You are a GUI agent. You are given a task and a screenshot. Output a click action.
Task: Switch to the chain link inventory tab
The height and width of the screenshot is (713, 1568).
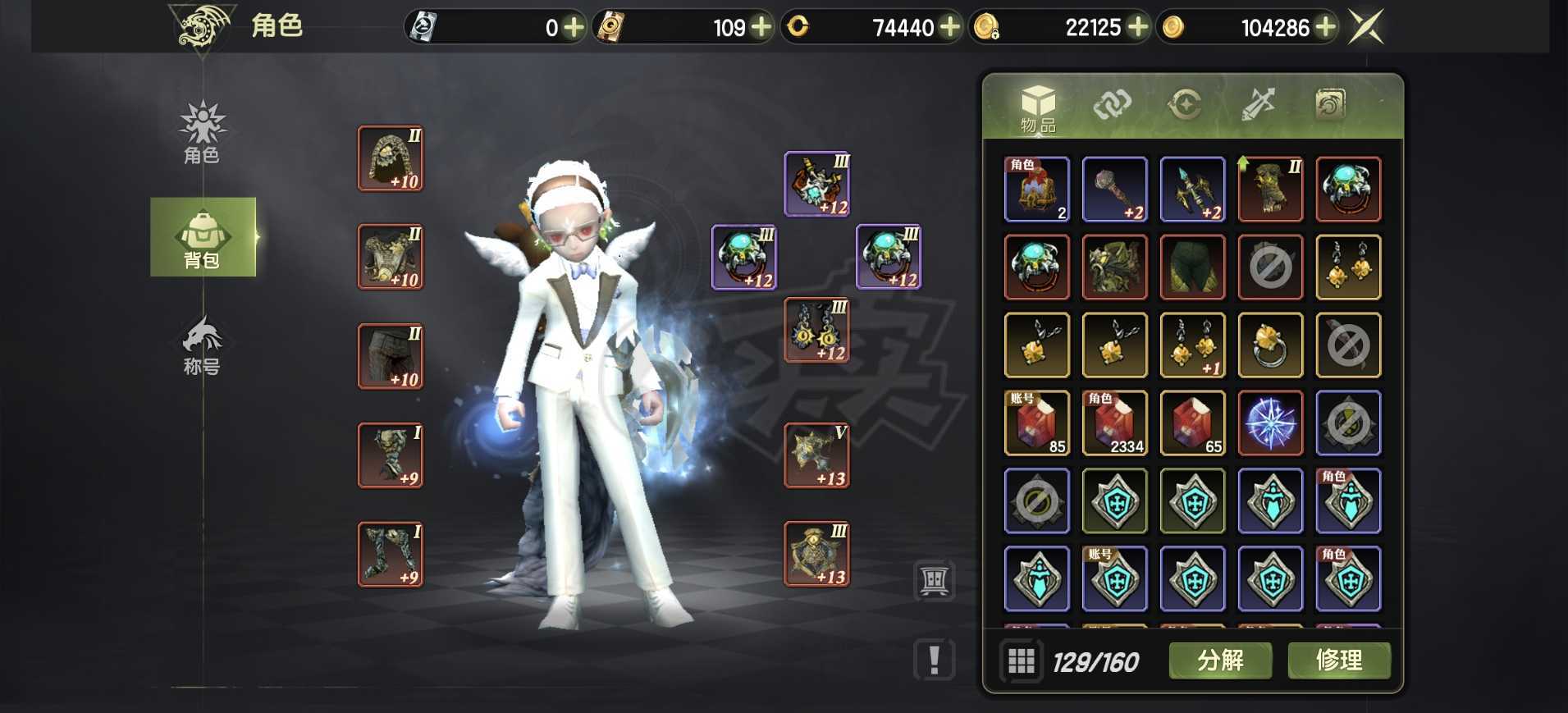pyautogui.click(x=1112, y=105)
